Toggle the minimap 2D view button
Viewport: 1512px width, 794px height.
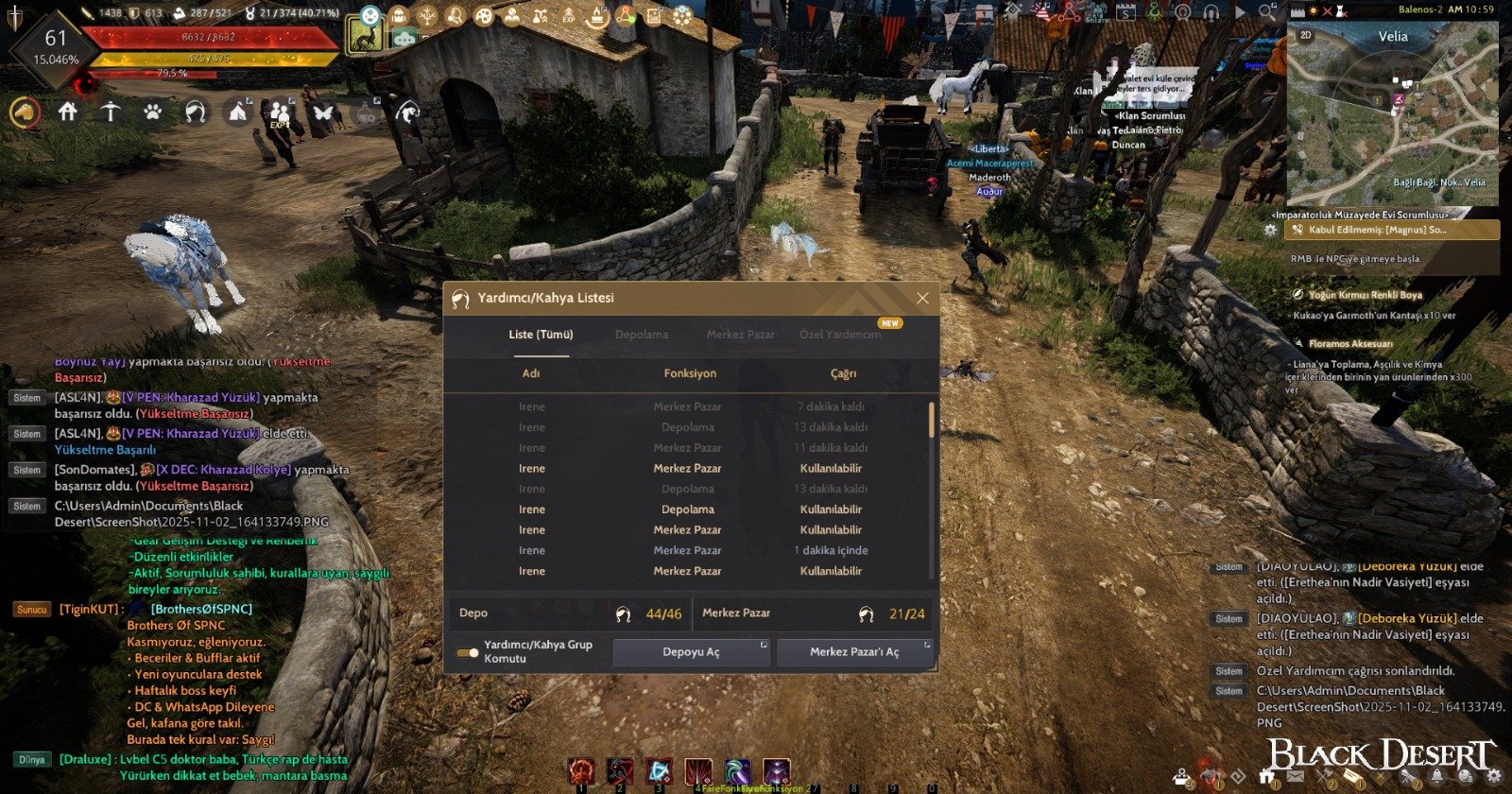click(1306, 35)
